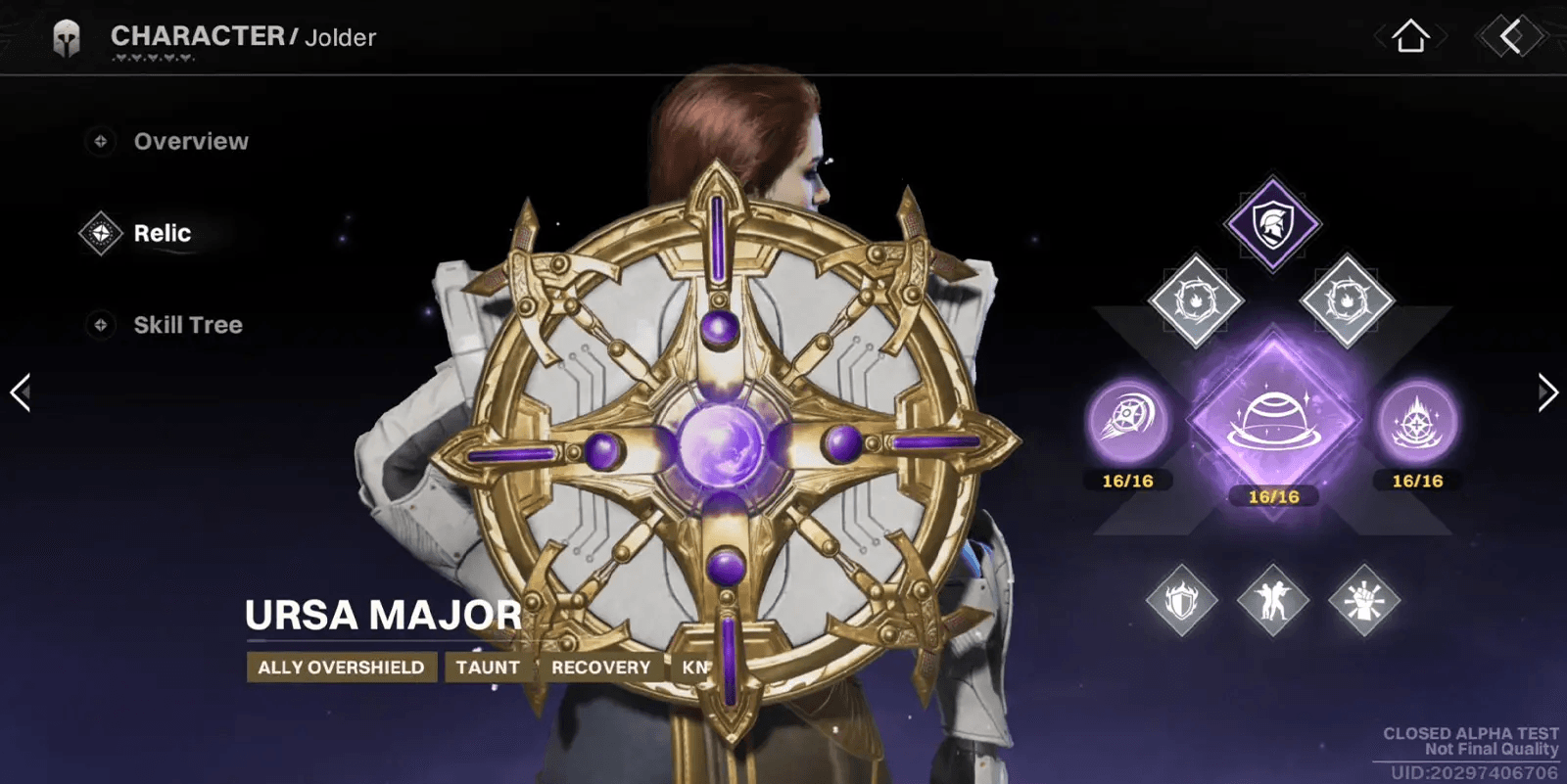Screen dimensions: 1567x784
Task: Select the Relic tab
Action: pos(162,234)
